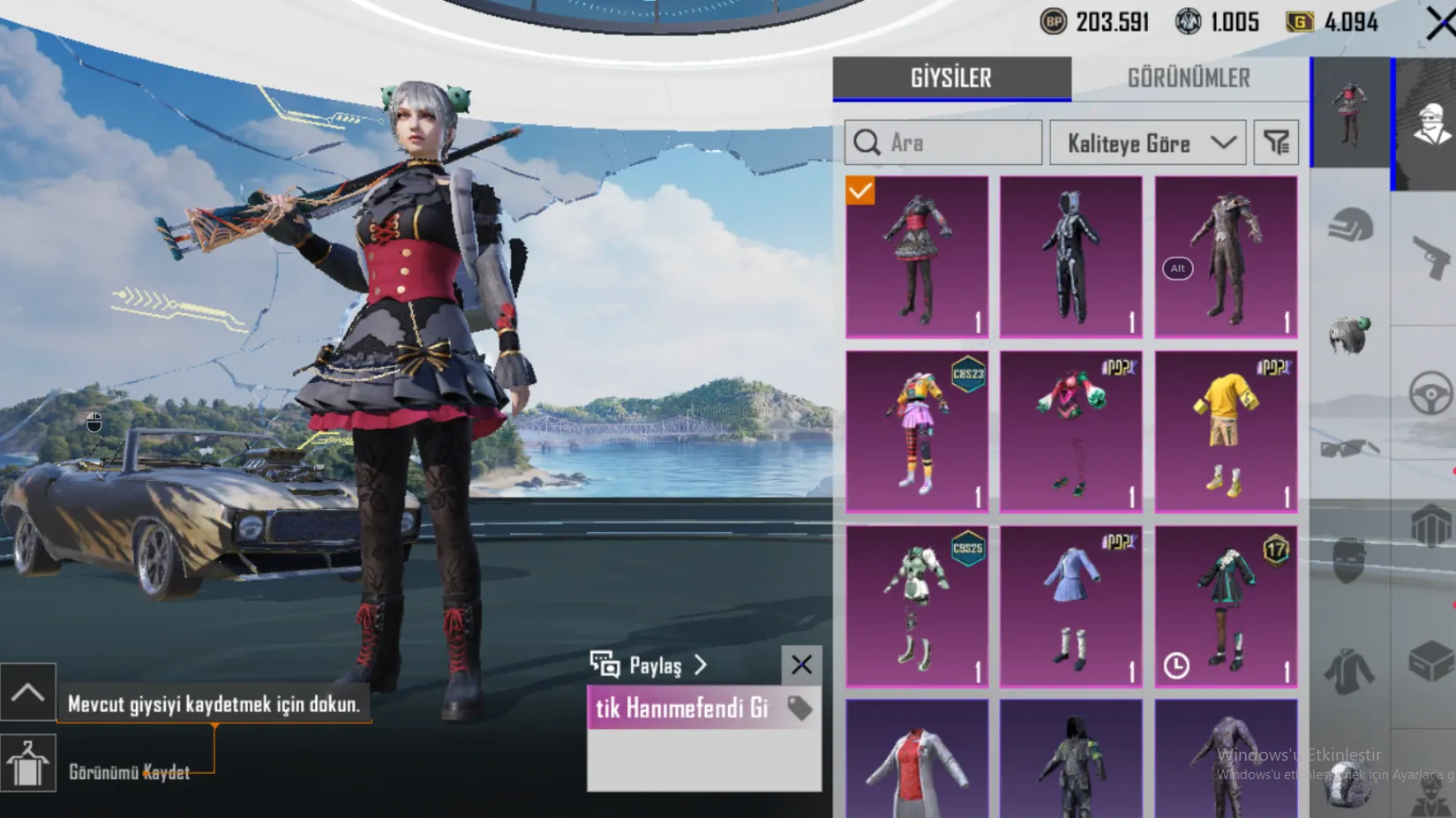Select the brown long coat outfit
Image resolution: width=1456 pixels, height=818 pixels.
(x=1226, y=257)
